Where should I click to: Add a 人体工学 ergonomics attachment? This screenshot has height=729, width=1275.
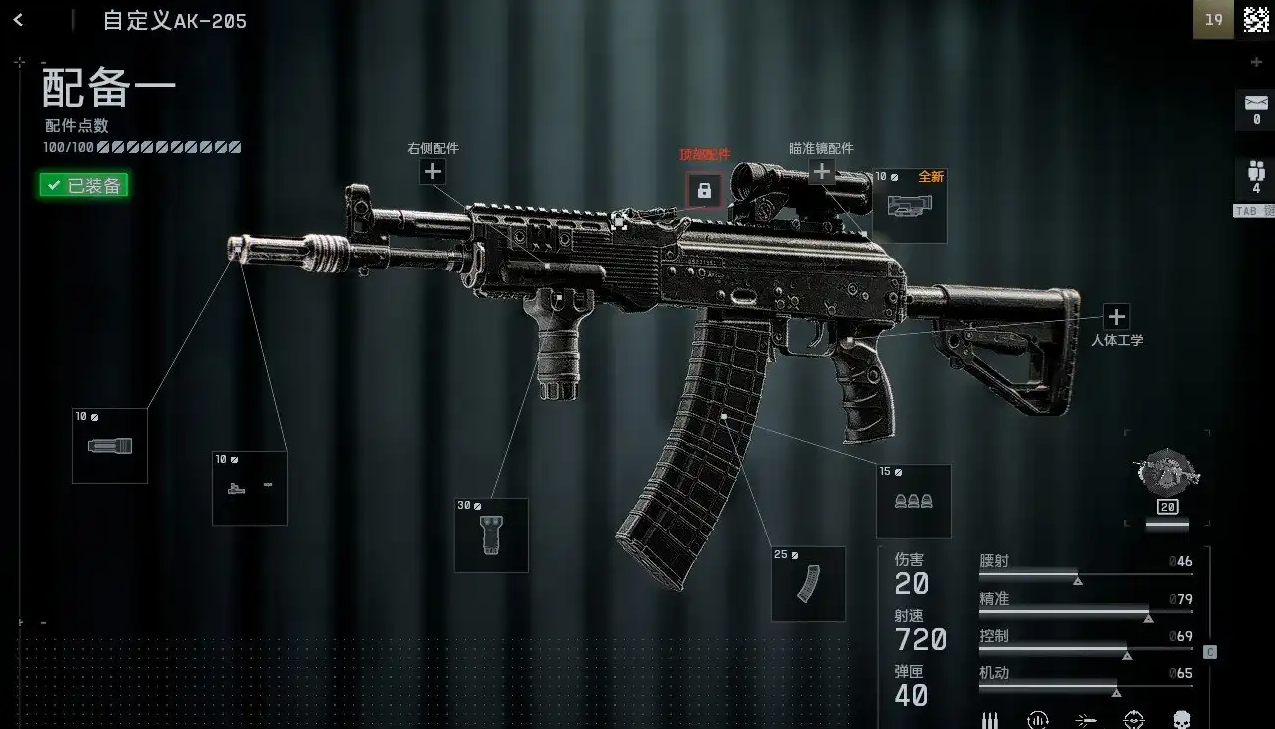click(x=1116, y=317)
